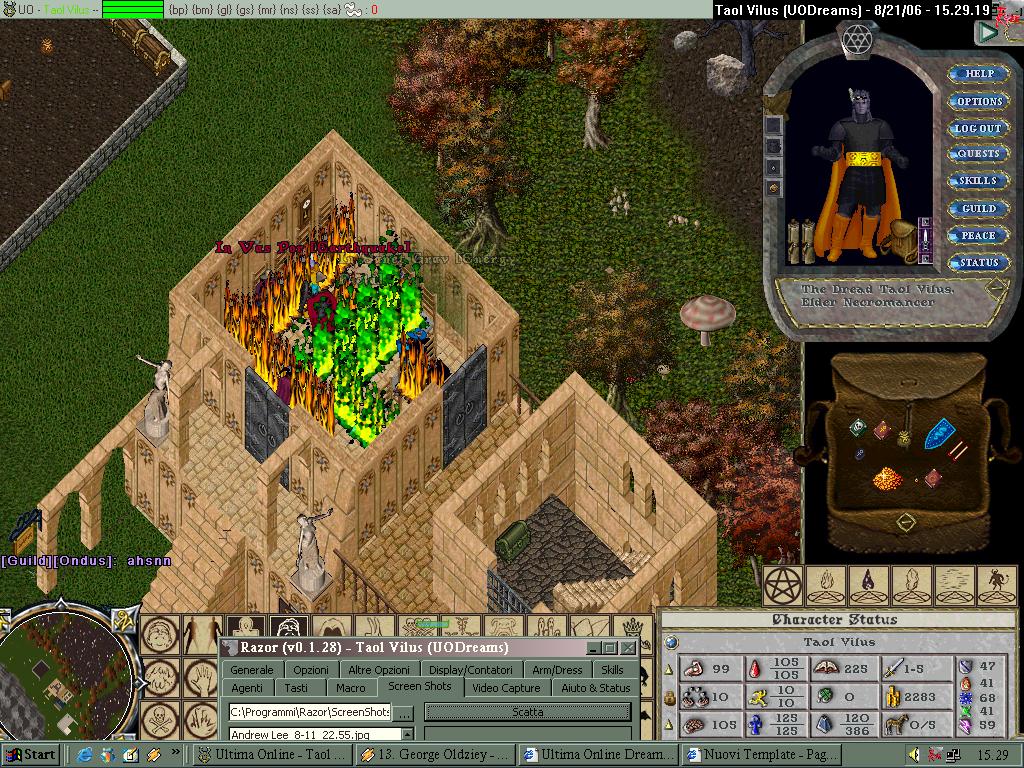The image size is (1024, 768).
Task: Open the Guild menu
Action: pos(978,208)
